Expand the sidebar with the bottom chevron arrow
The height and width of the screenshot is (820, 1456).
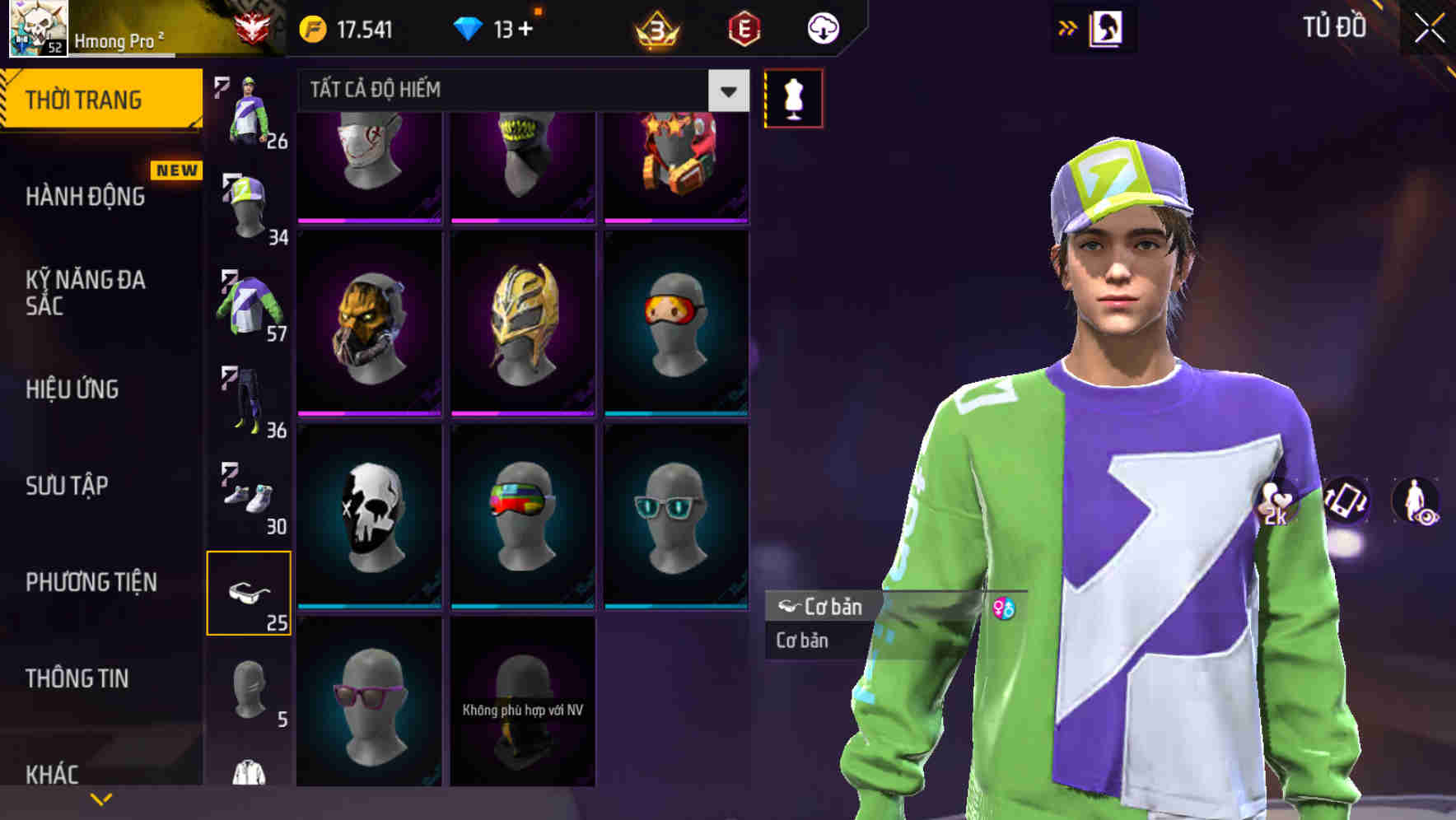pyautogui.click(x=99, y=797)
